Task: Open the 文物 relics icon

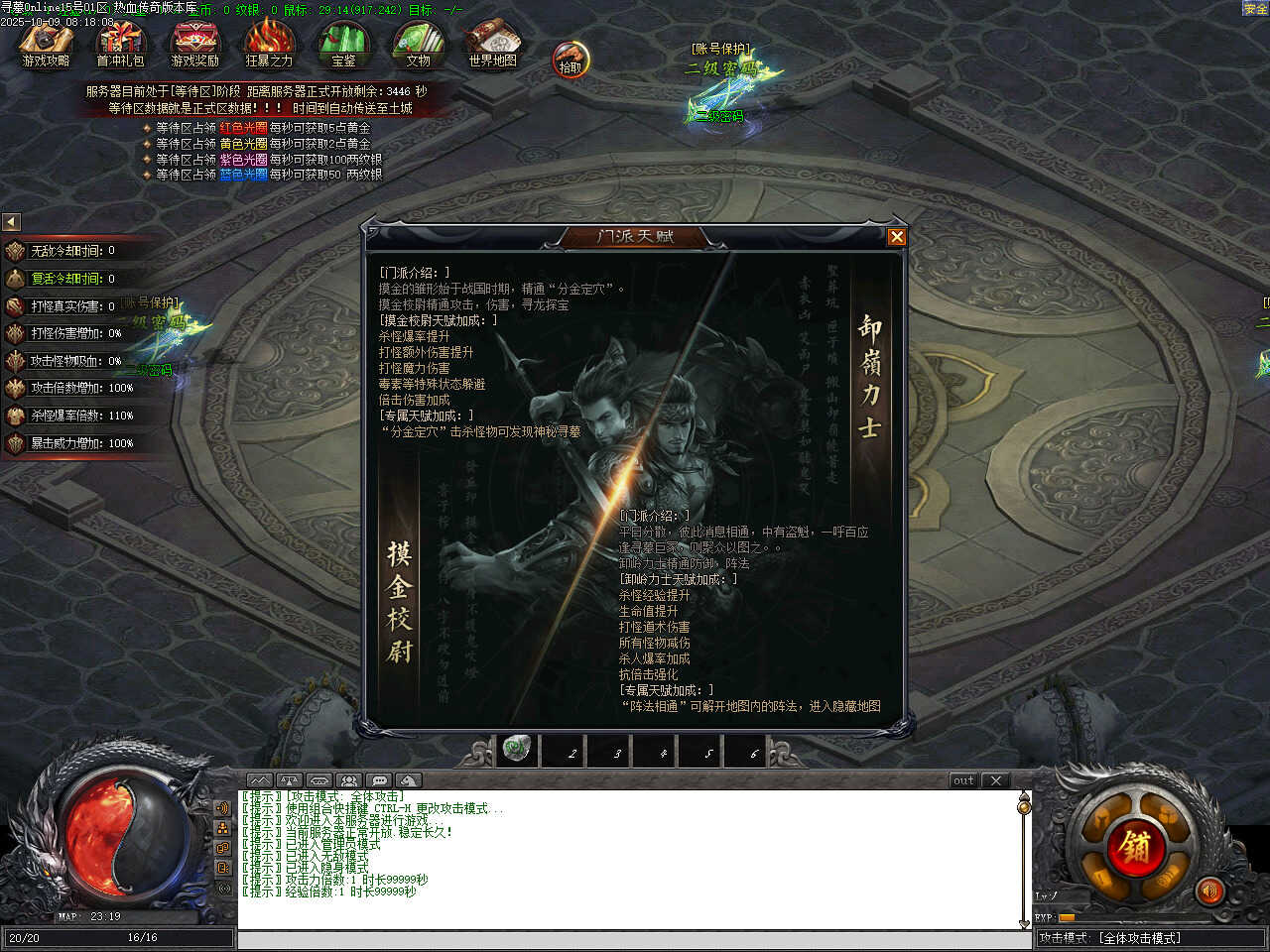Action: [418, 43]
